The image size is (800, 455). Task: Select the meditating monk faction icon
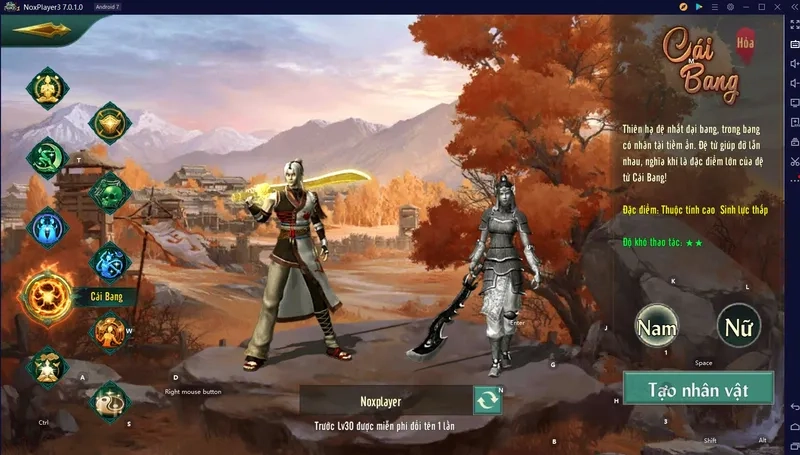click(45, 89)
